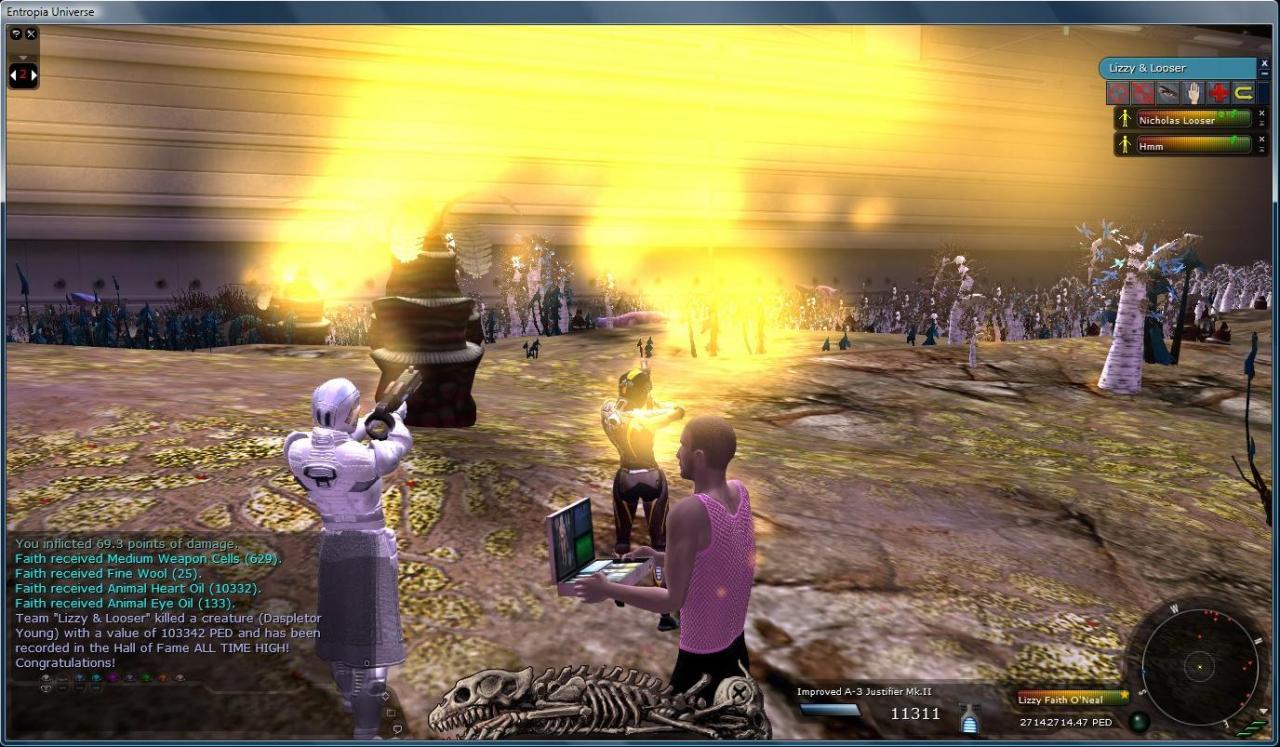Open the green stacked bars icon by radar
This screenshot has width=1280, height=747.
coord(1253,729)
